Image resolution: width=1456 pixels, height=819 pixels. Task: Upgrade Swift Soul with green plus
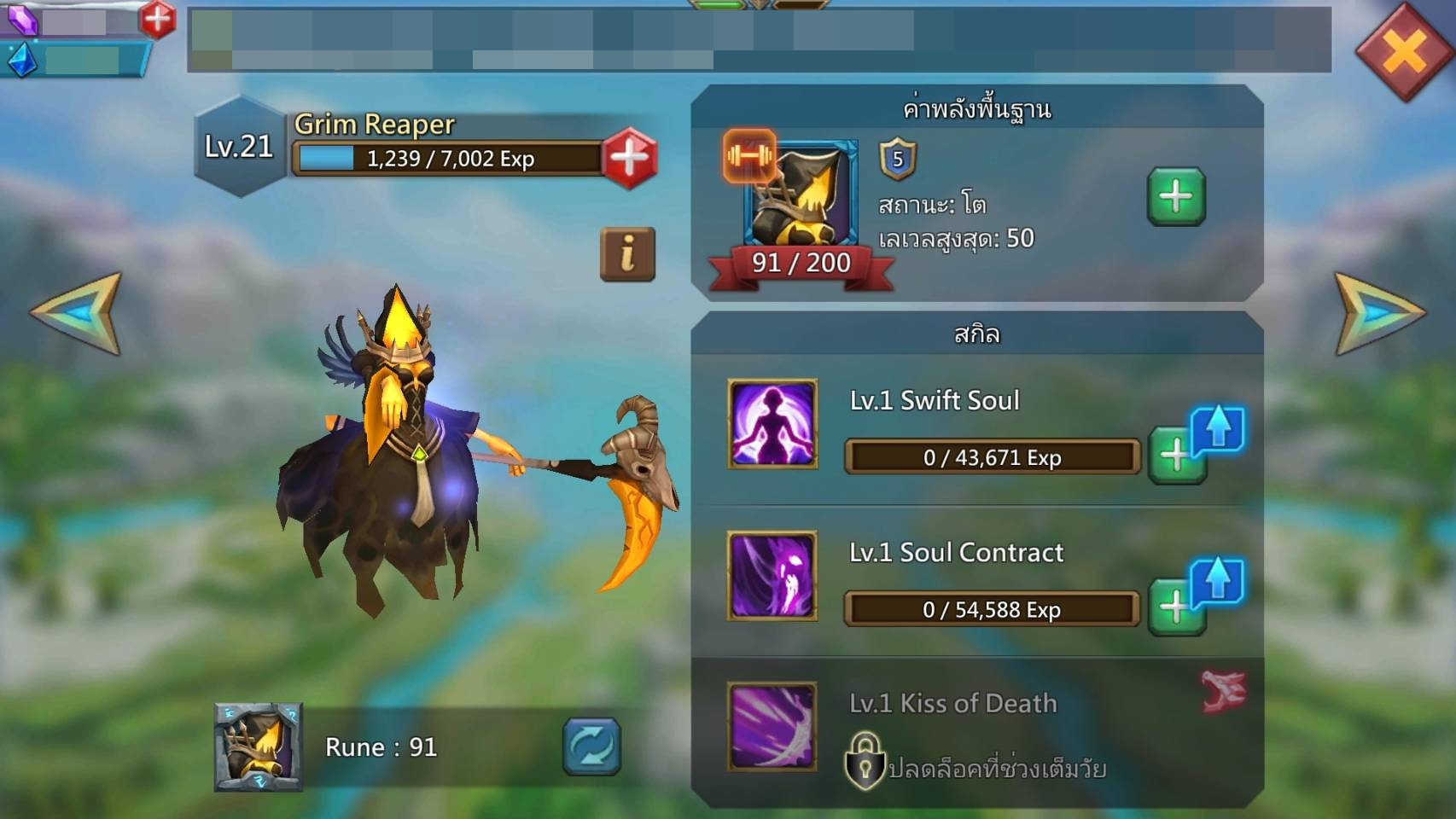1175,456
